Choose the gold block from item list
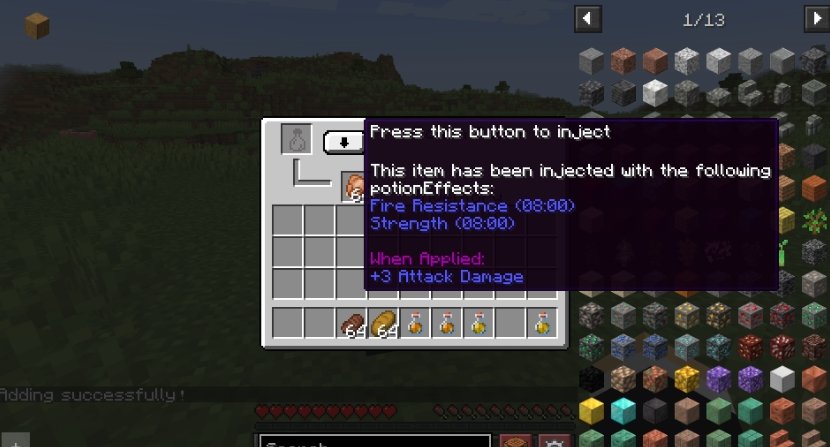830x447 pixels. pyautogui.click(x=592, y=410)
